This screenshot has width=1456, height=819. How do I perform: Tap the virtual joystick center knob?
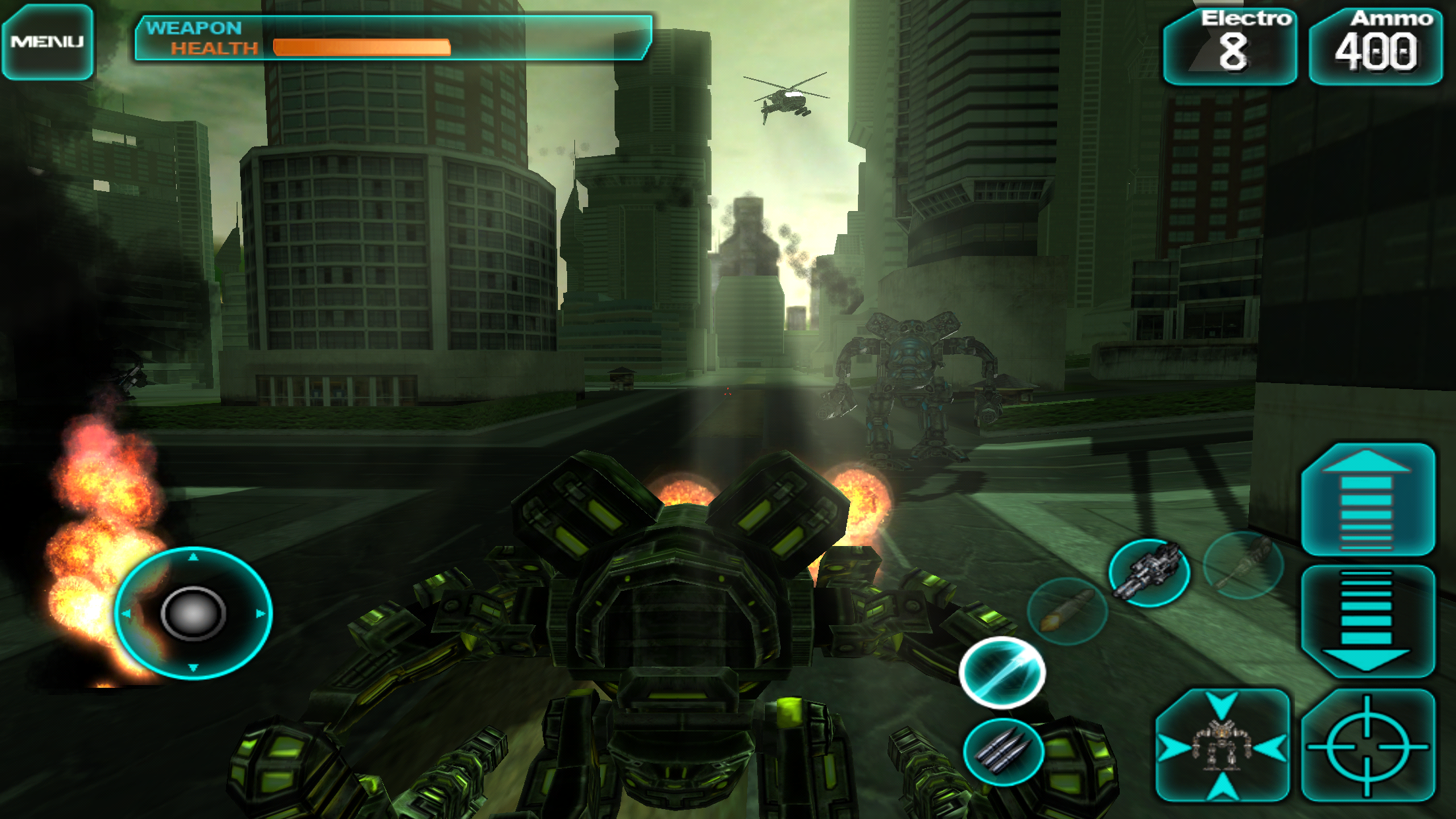pyautogui.click(x=193, y=613)
